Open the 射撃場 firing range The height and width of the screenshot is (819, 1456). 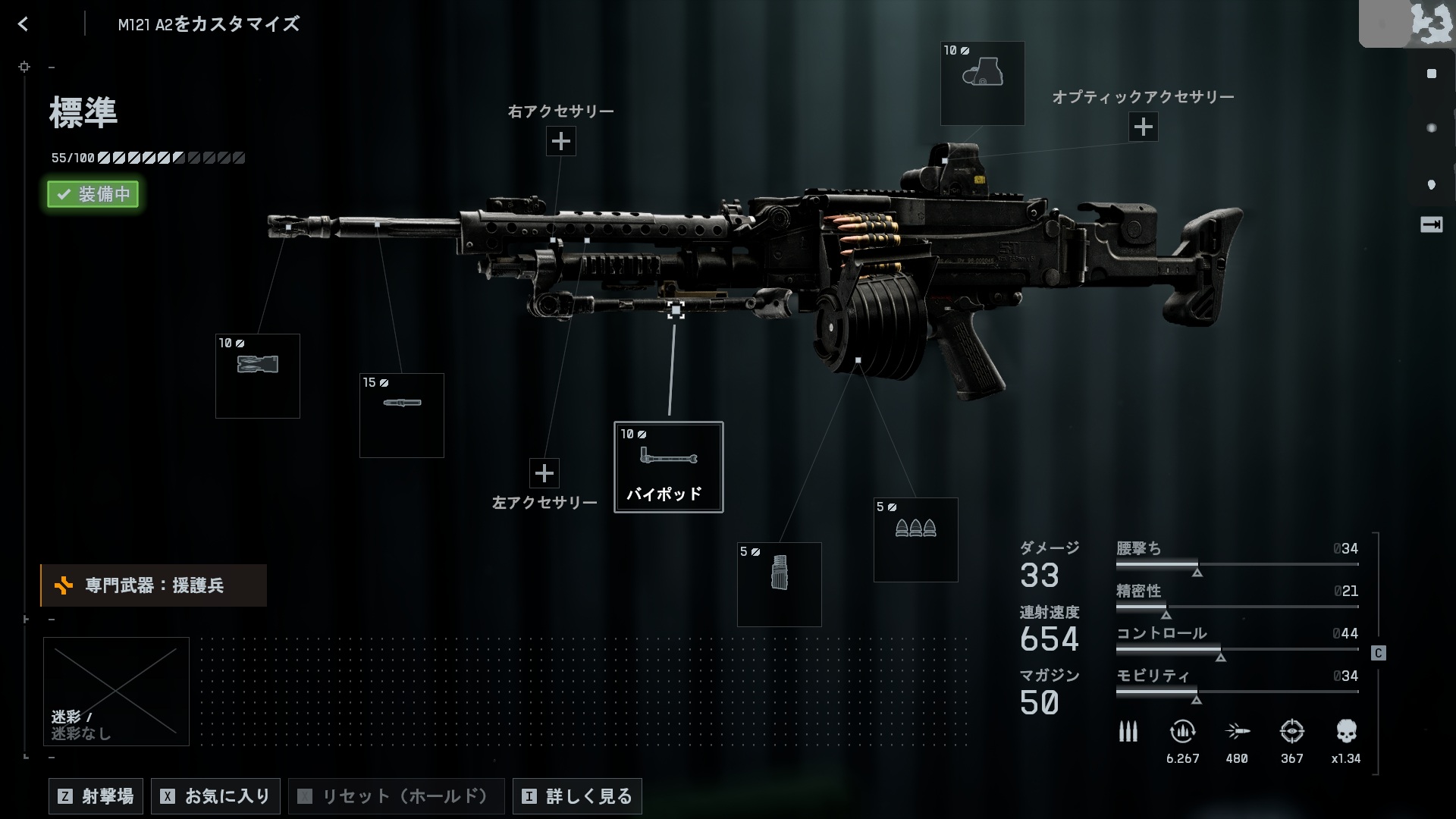(96, 796)
